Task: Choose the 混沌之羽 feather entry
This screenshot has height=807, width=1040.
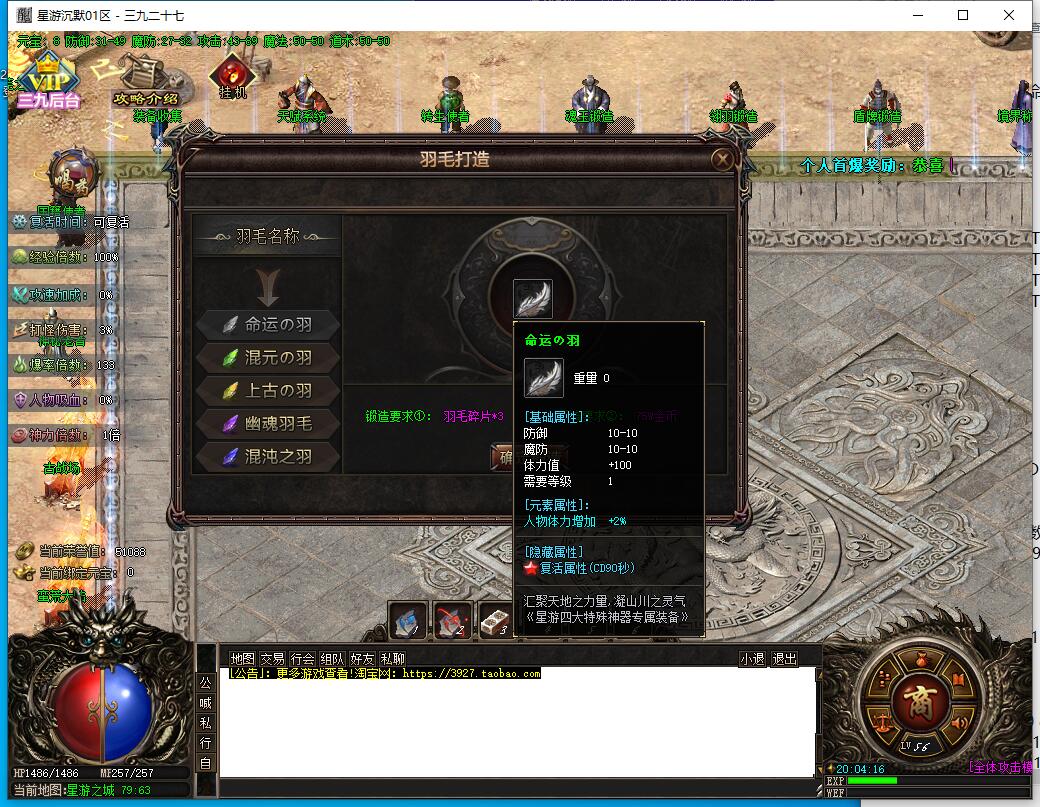Action: (268, 456)
